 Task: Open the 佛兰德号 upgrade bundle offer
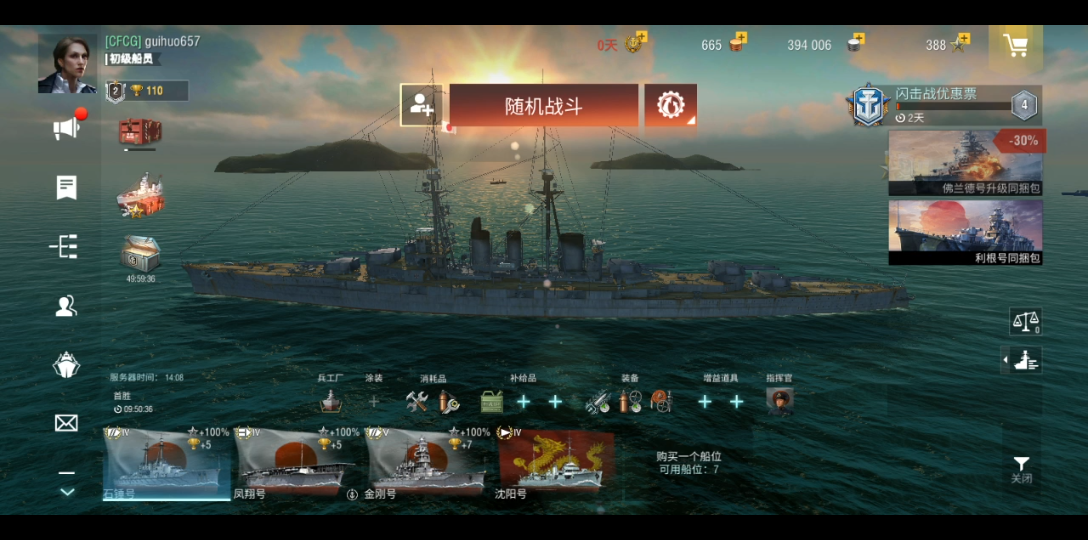pos(965,162)
